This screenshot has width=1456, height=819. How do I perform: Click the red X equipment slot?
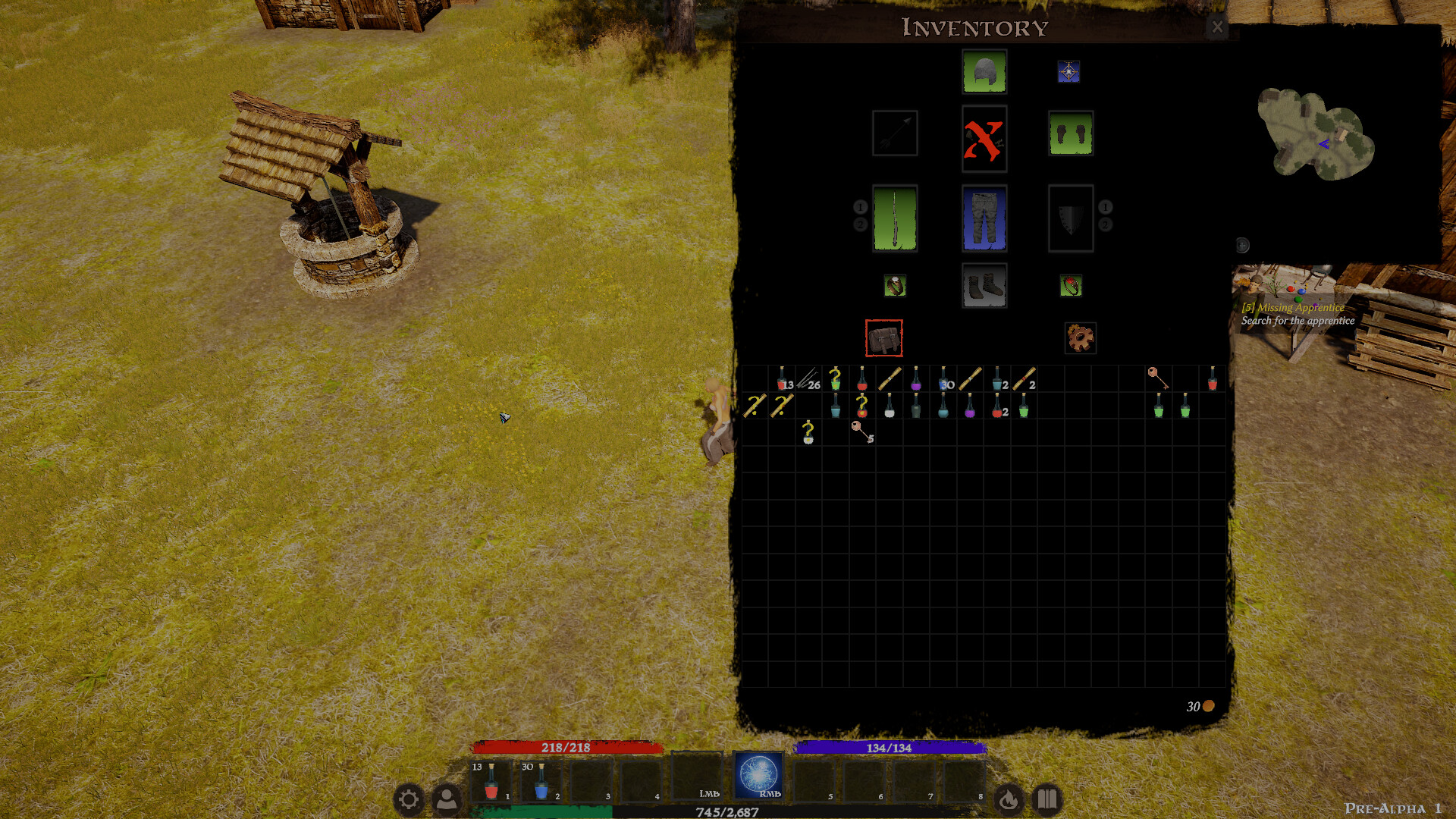pyautogui.click(x=984, y=141)
